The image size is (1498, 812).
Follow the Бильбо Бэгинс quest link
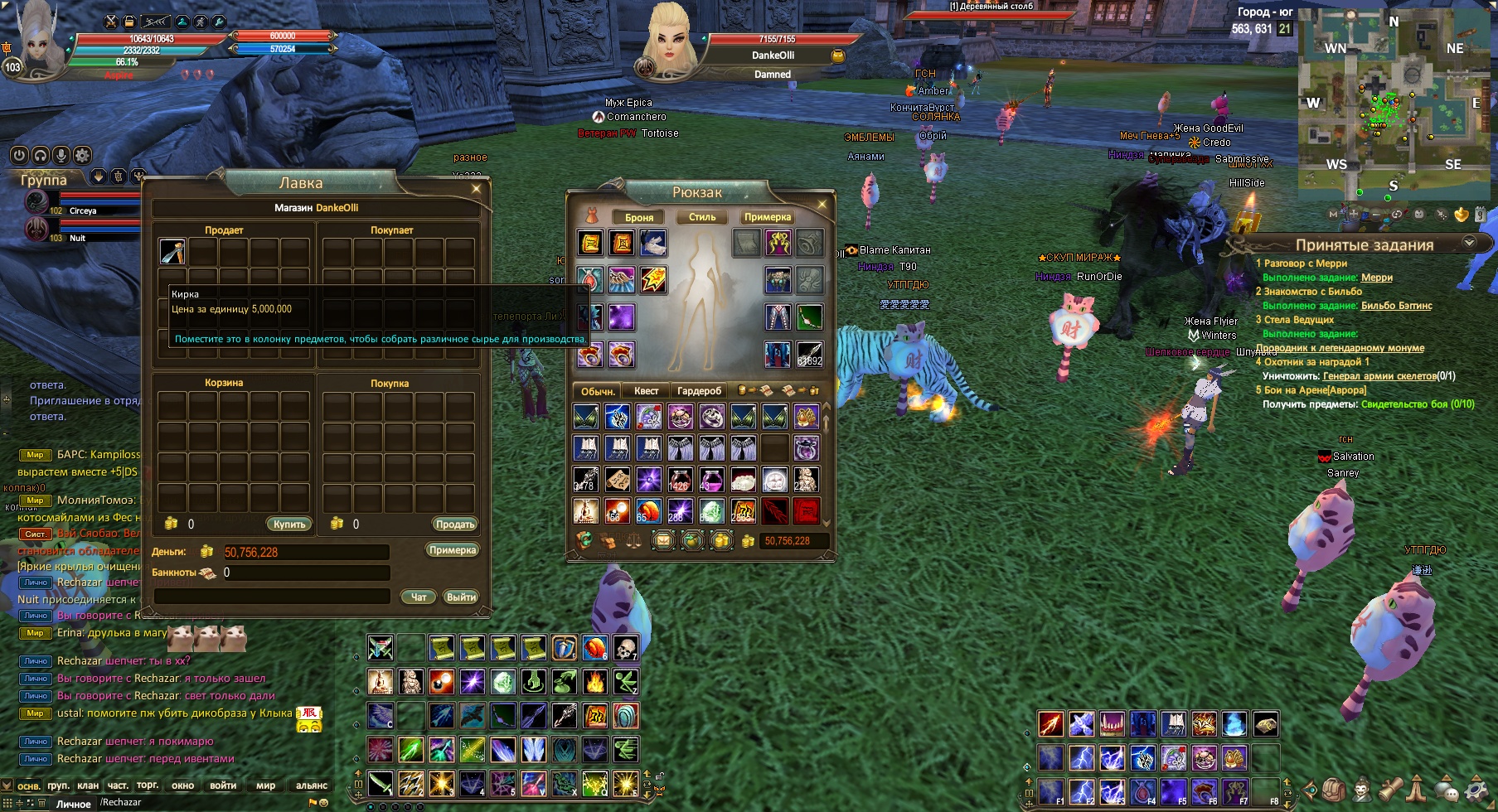tap(1396, 306)
